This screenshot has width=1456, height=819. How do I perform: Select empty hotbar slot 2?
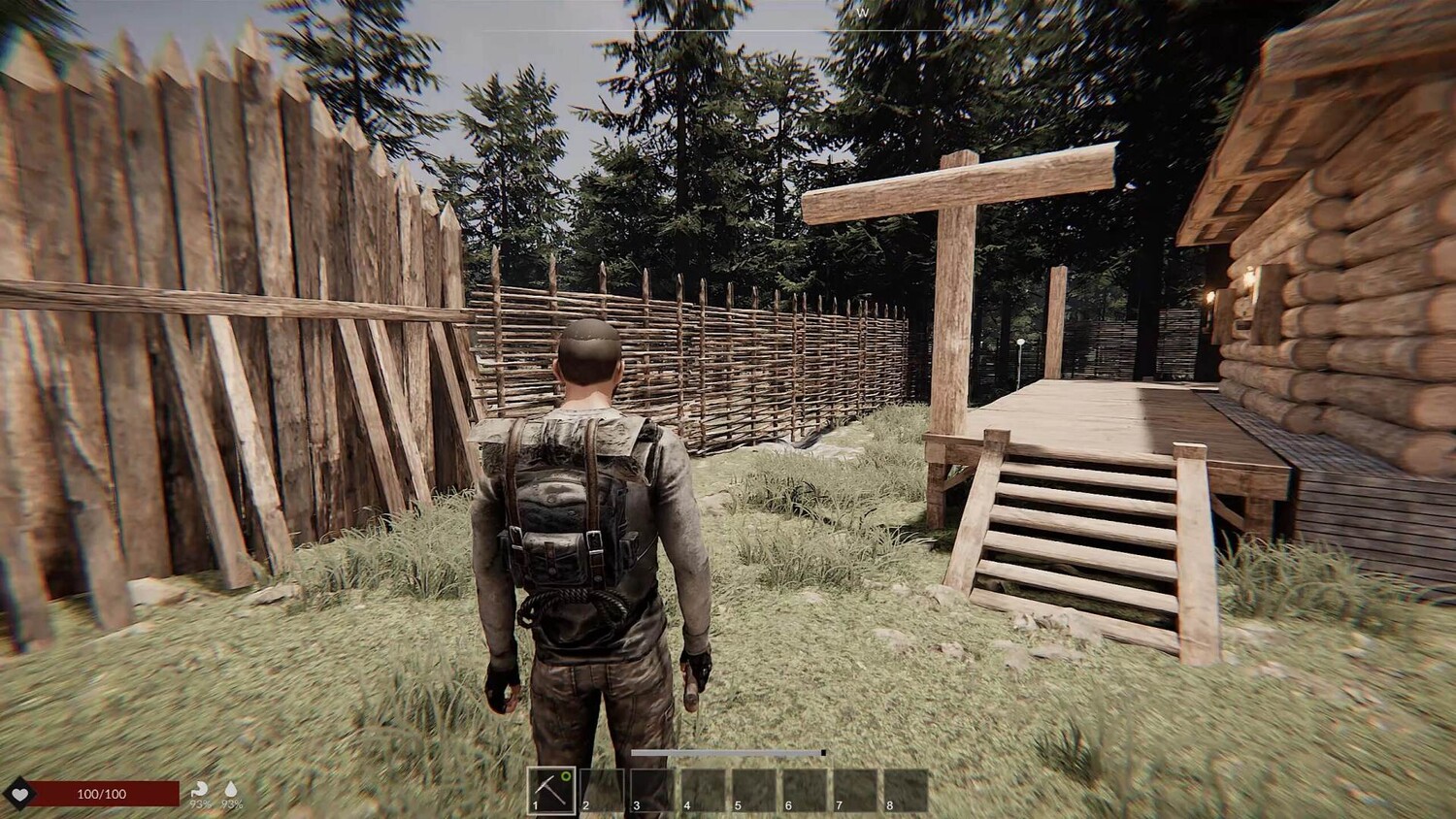coord(602,790)
